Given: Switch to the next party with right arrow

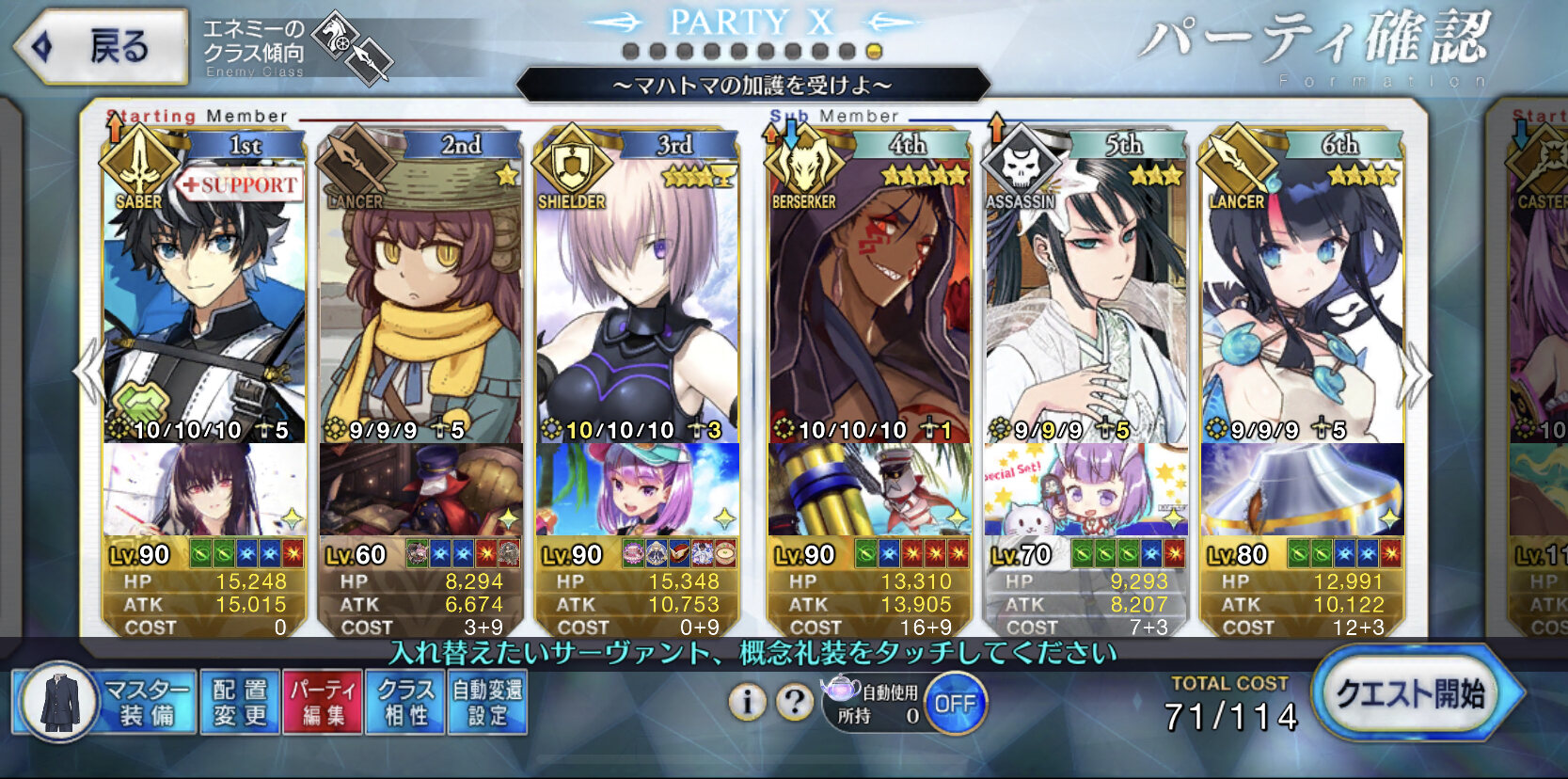Looking at the screenshot, I should 1416,374.
